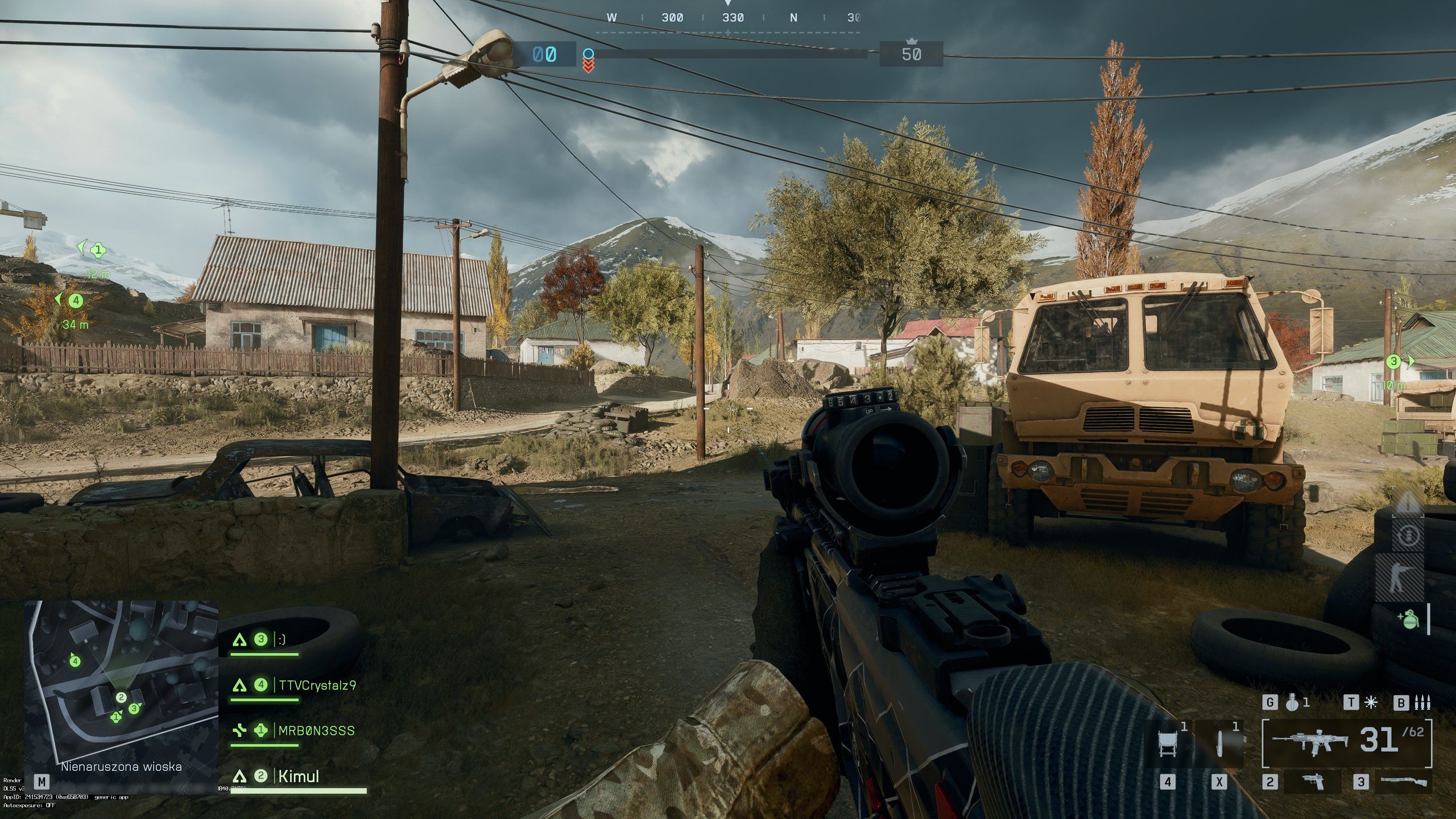1456x819 pixels.
Task: Toggle the three-bullet fire mode icon
Action: pos(1421,703)
